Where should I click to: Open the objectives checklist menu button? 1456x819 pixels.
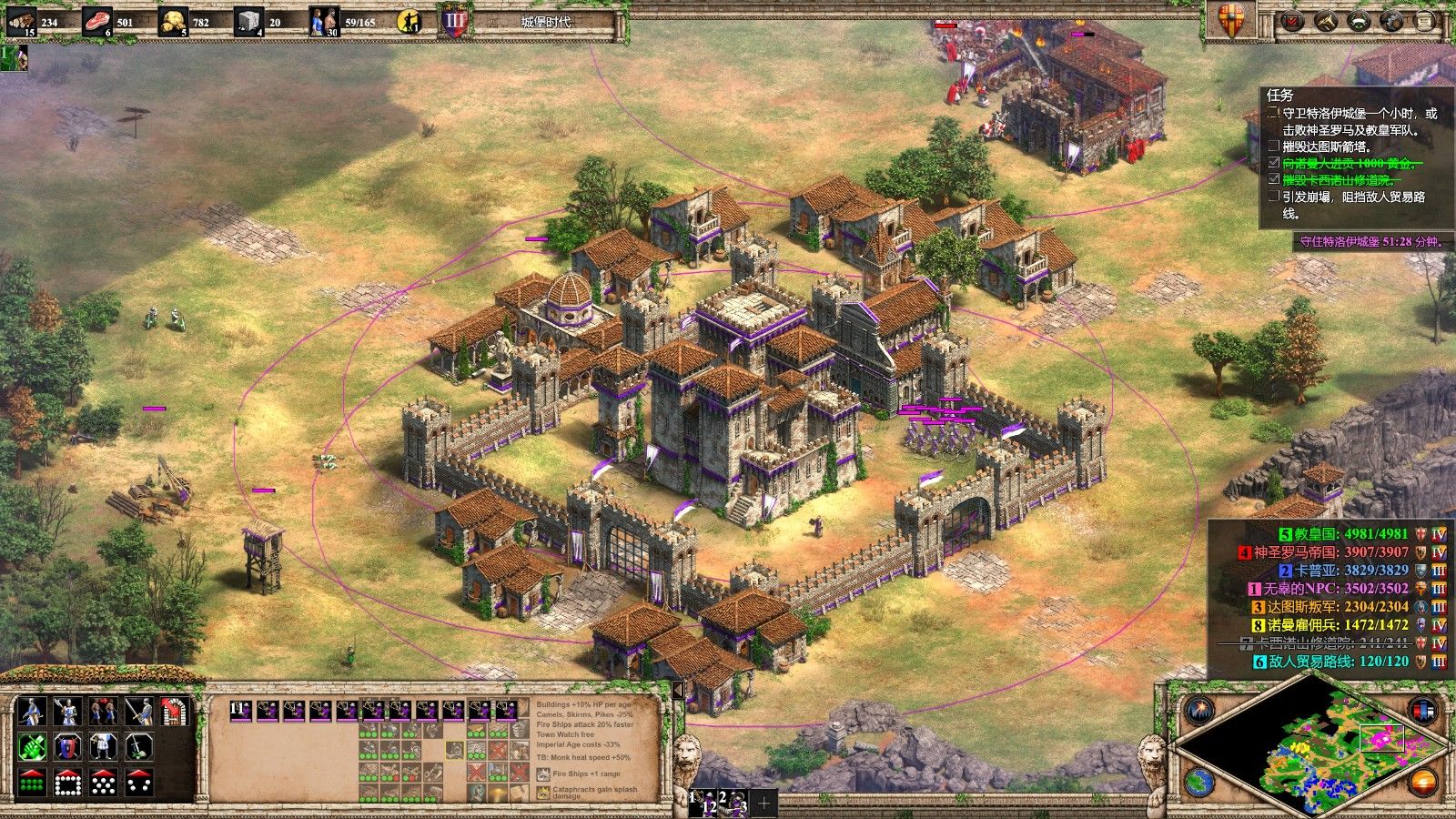coord(1292,21)
